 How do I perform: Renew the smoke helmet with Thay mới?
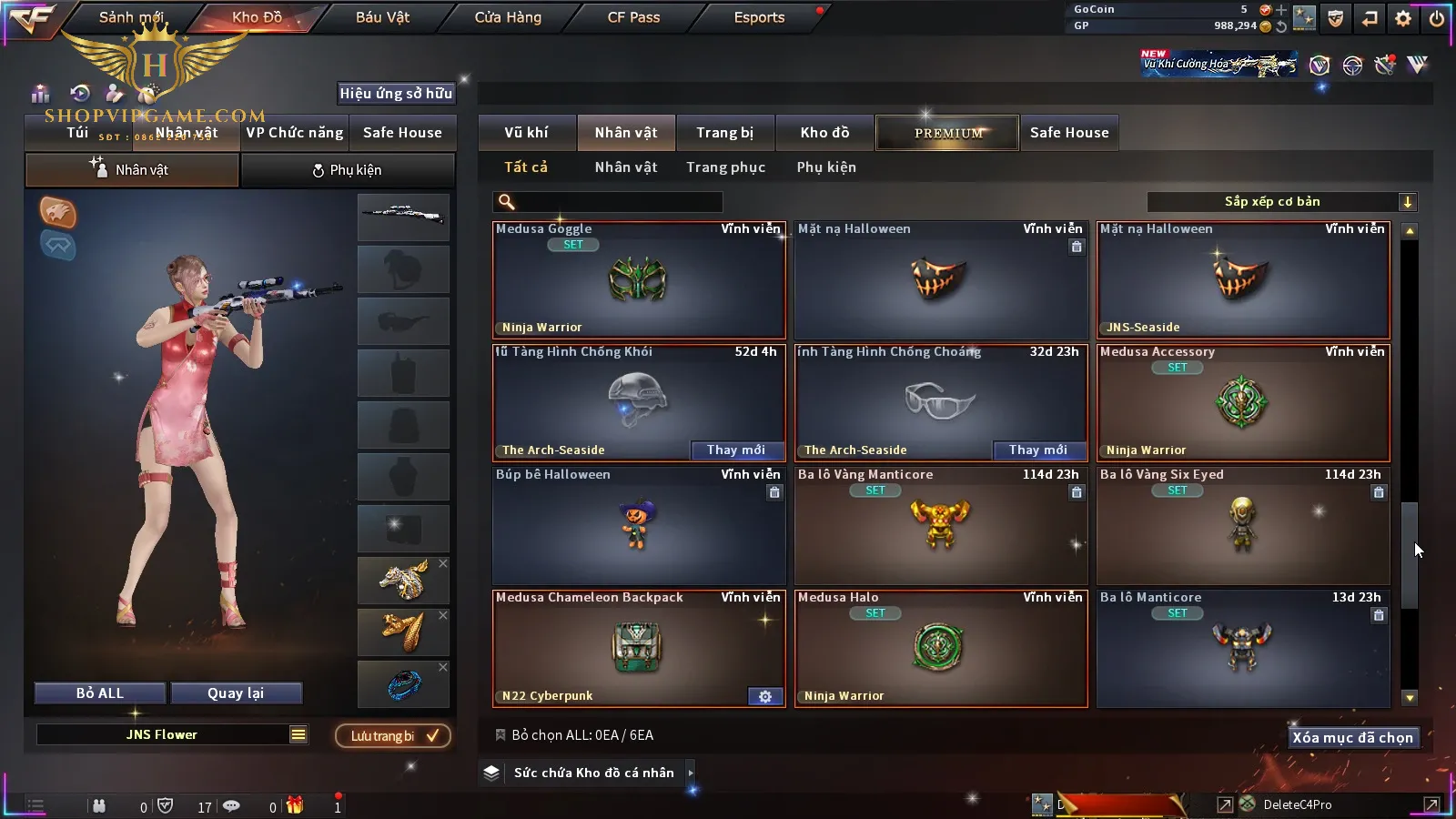(735, 450)
